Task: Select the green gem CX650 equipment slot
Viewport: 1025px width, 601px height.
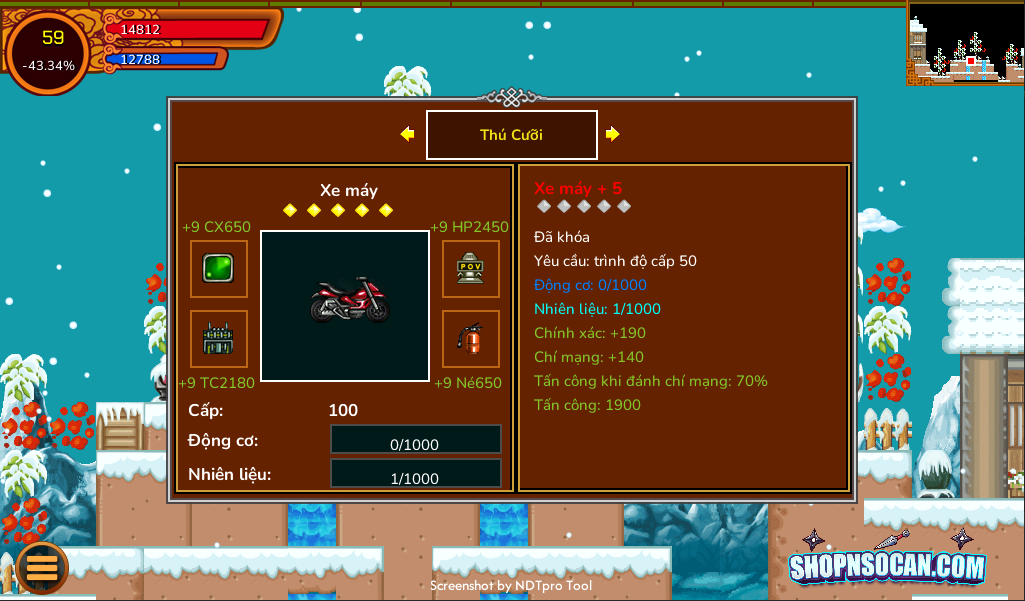Action: pyautogui.click(x=219, y=269)
